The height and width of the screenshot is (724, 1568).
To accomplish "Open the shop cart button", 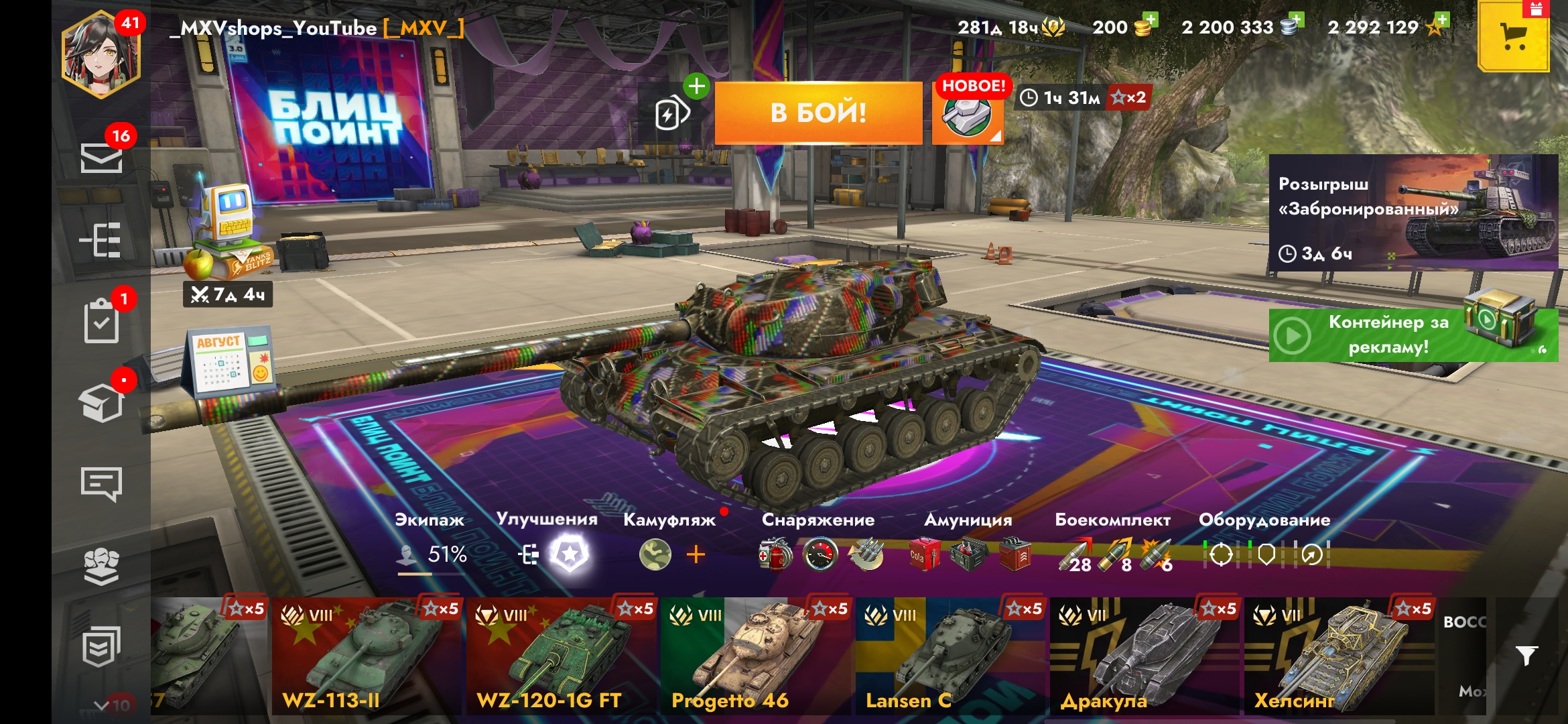I will pos(1514,37).
